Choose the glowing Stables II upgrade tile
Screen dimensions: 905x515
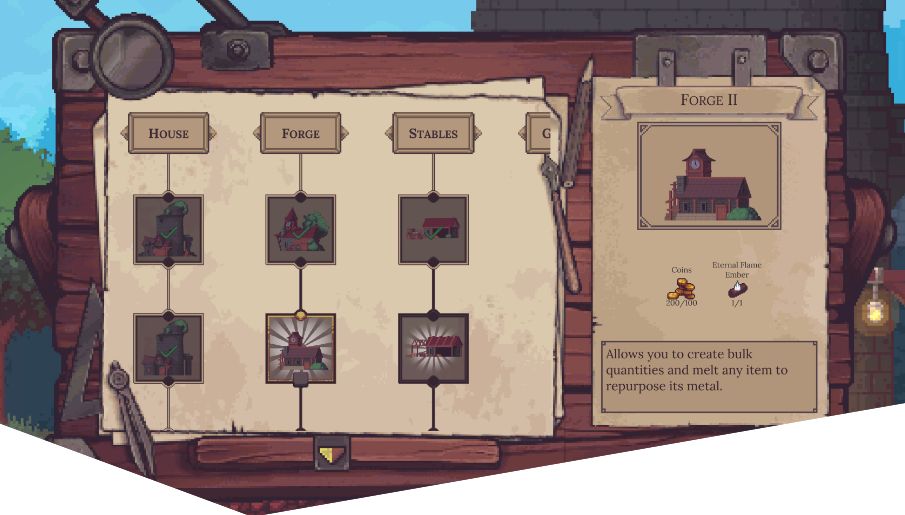[x=433, y=348]
